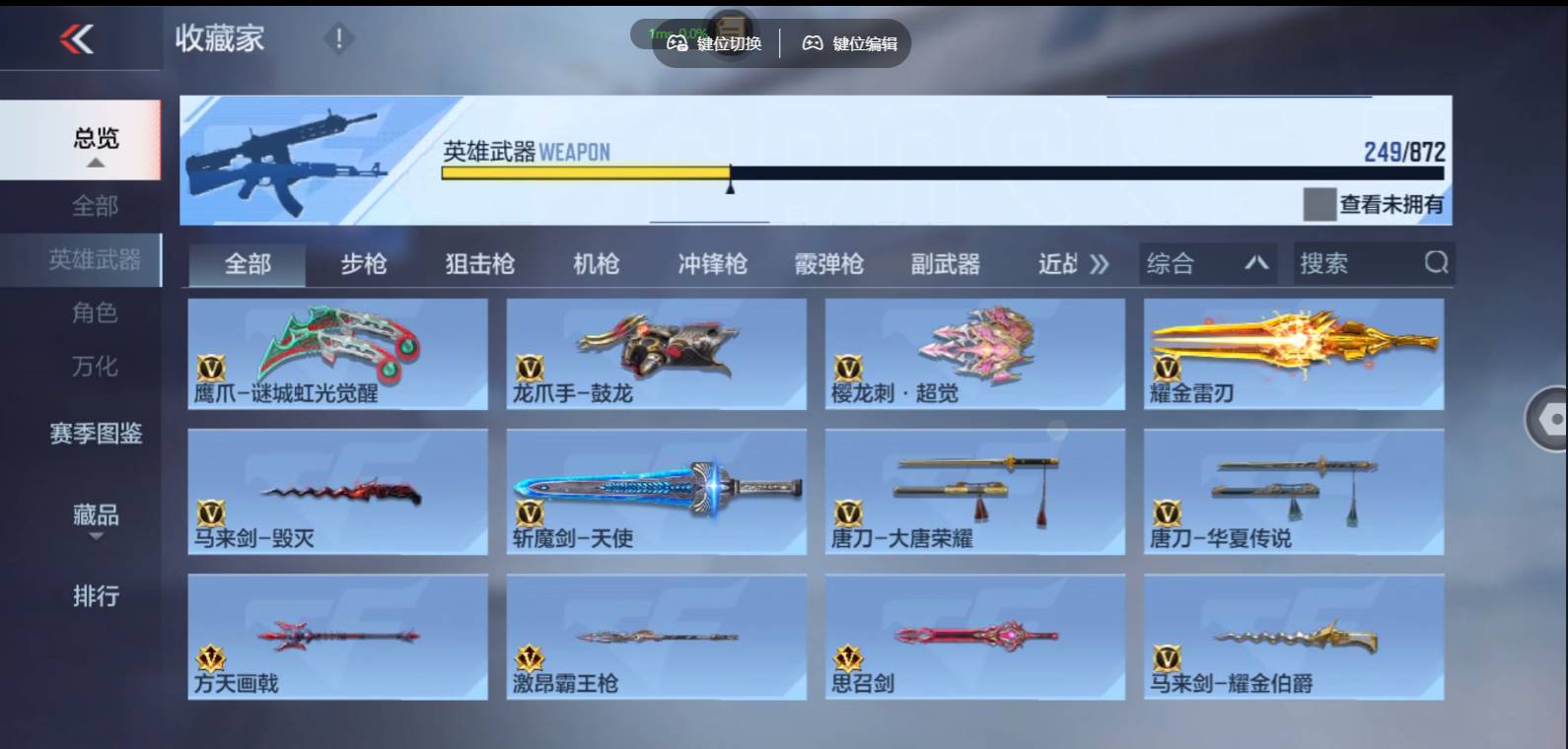Open 排行 from the sidebar
Screen dimensions: 1568x749
click(x=96, y=597)
